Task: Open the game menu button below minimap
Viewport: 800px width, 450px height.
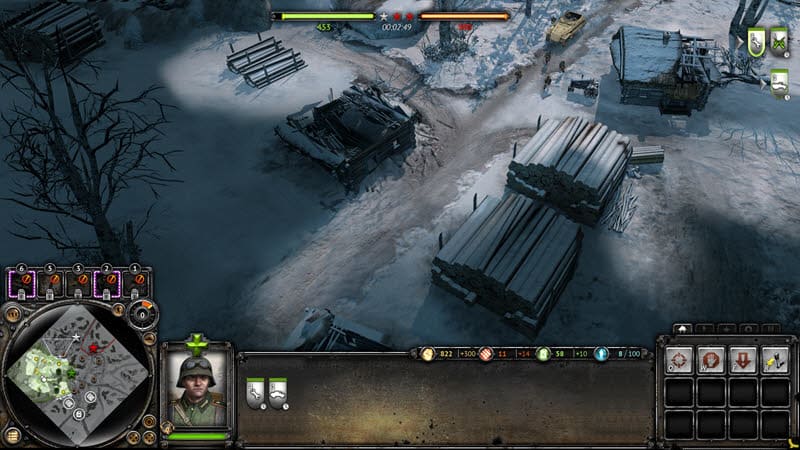Action: [x=10, y=436]
